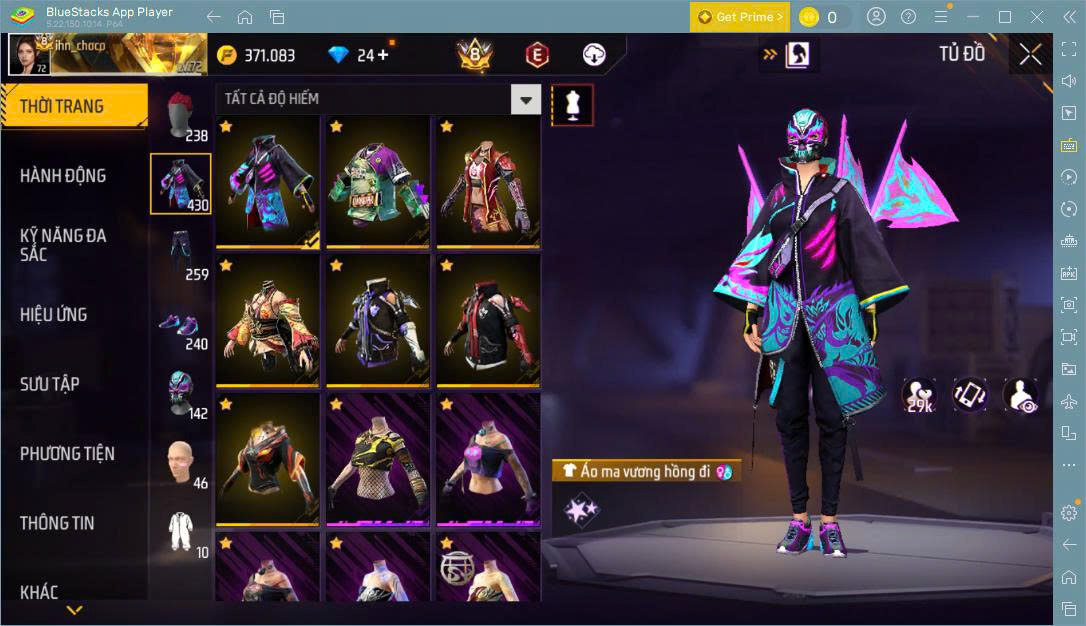Choose the mask subcategory icon

point(180,392)
